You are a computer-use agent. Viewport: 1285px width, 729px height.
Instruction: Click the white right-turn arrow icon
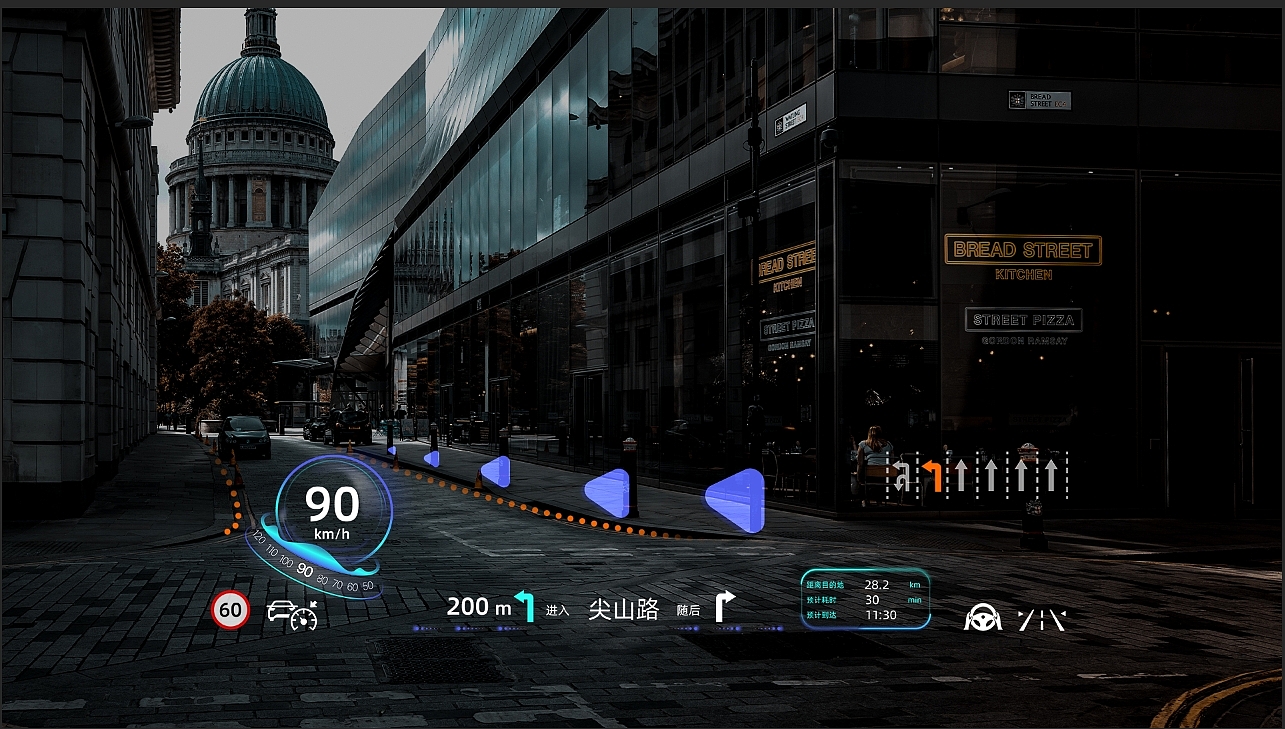[x=724, y=606]
